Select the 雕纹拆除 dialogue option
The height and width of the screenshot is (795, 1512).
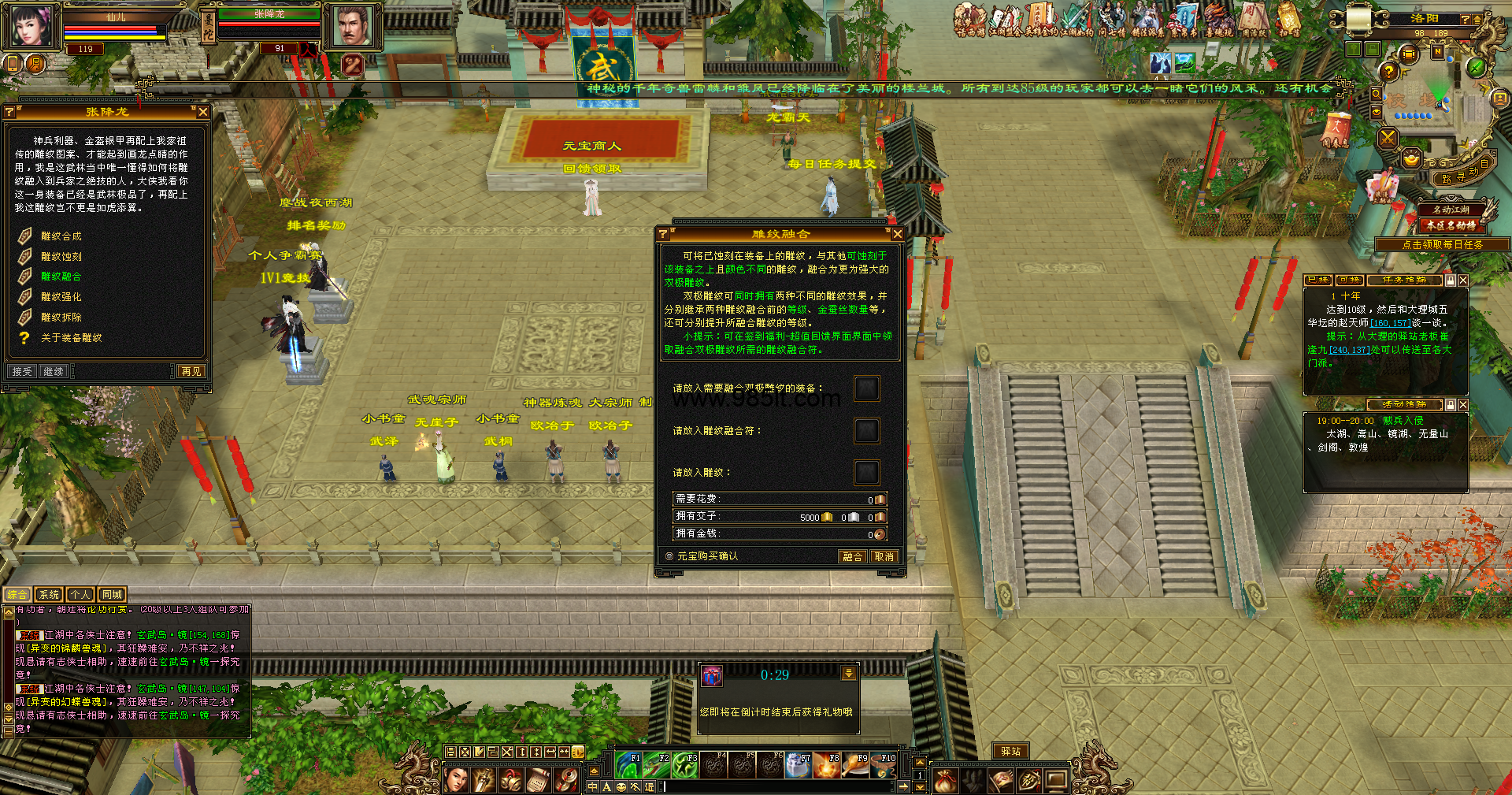tap(61, 318)
